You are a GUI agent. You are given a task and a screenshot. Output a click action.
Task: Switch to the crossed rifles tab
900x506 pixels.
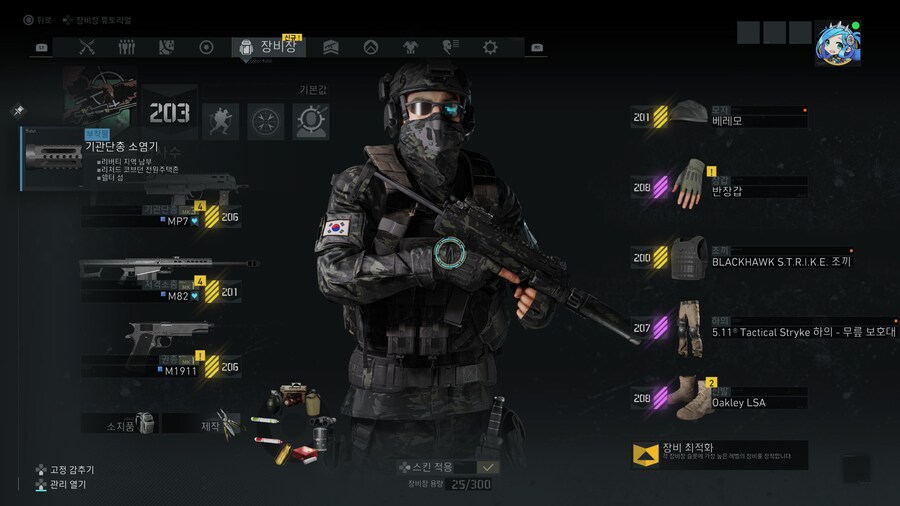point(87,47)
